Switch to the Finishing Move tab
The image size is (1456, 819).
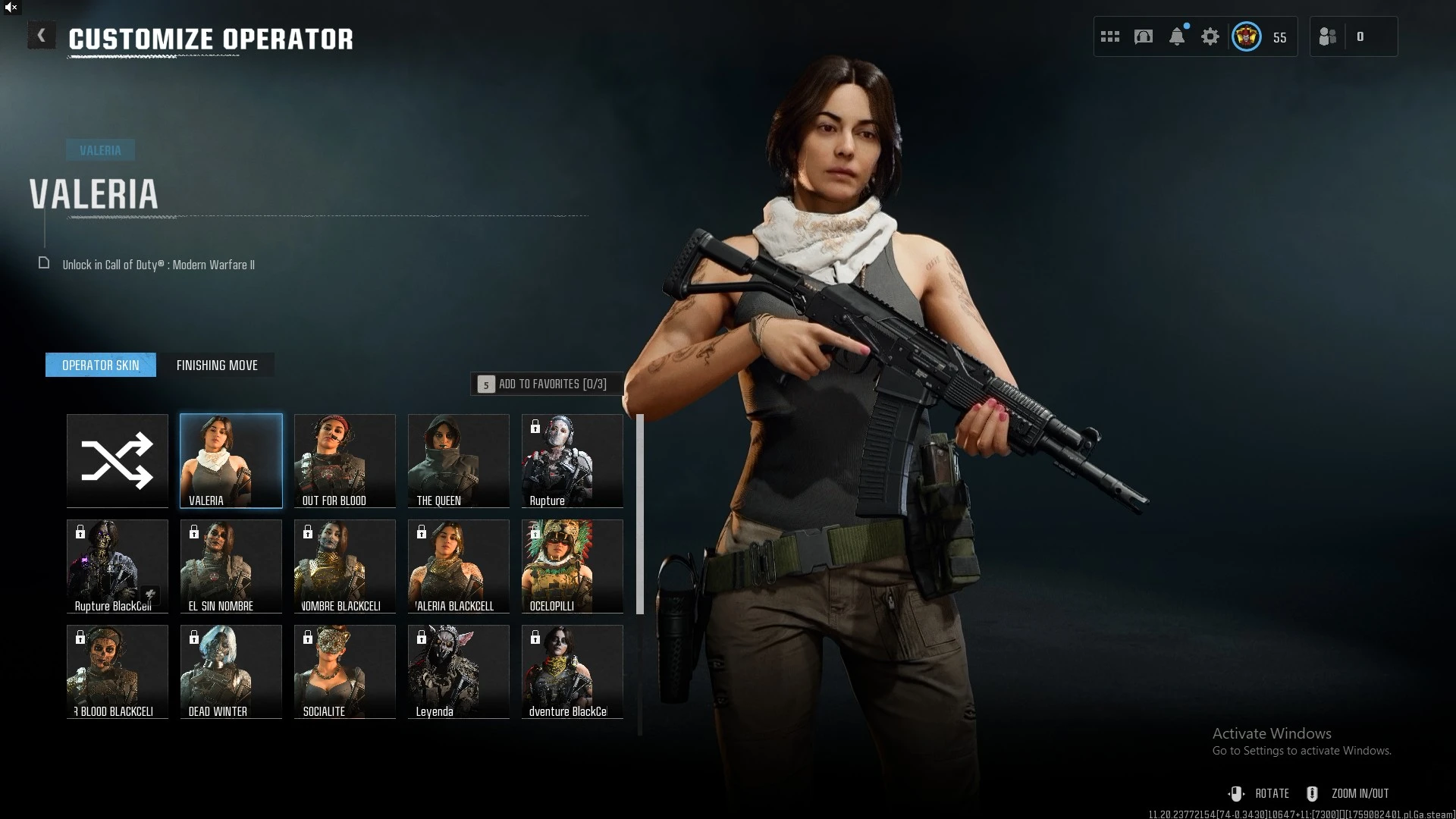[x=217, y=365]
